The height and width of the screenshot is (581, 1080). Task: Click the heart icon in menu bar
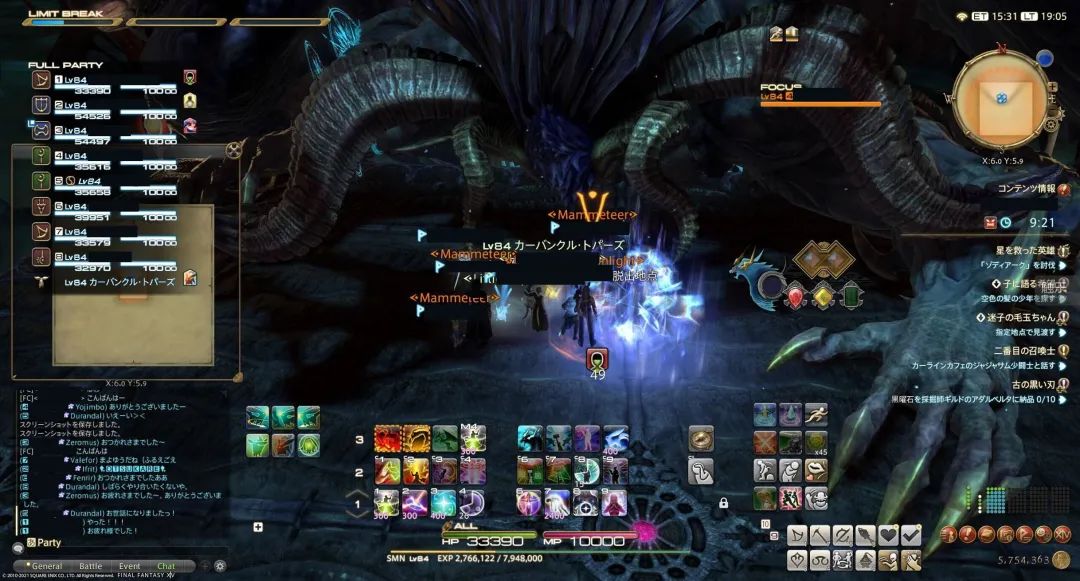(887, 536)
